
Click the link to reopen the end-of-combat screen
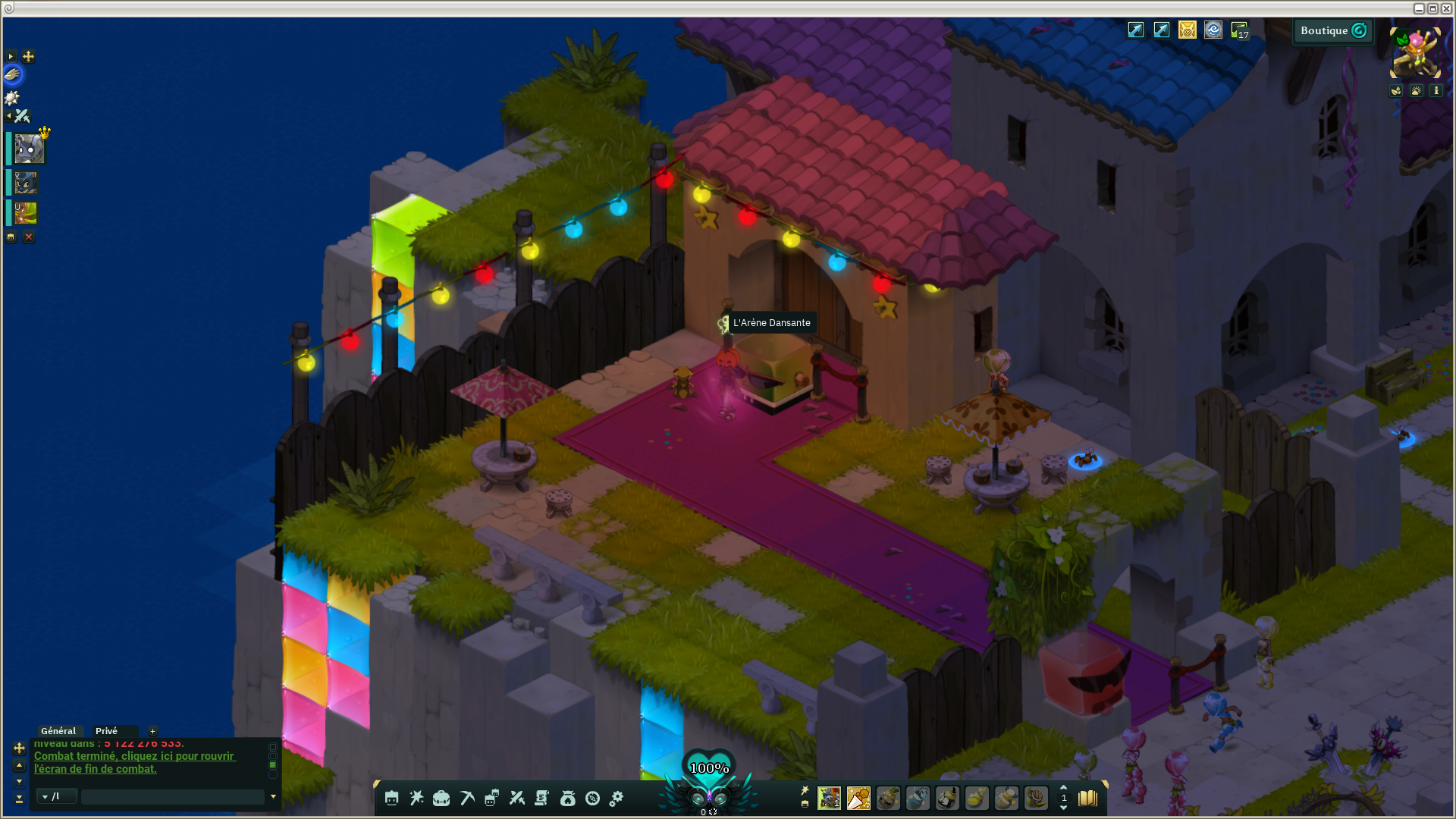coord(135,761)
